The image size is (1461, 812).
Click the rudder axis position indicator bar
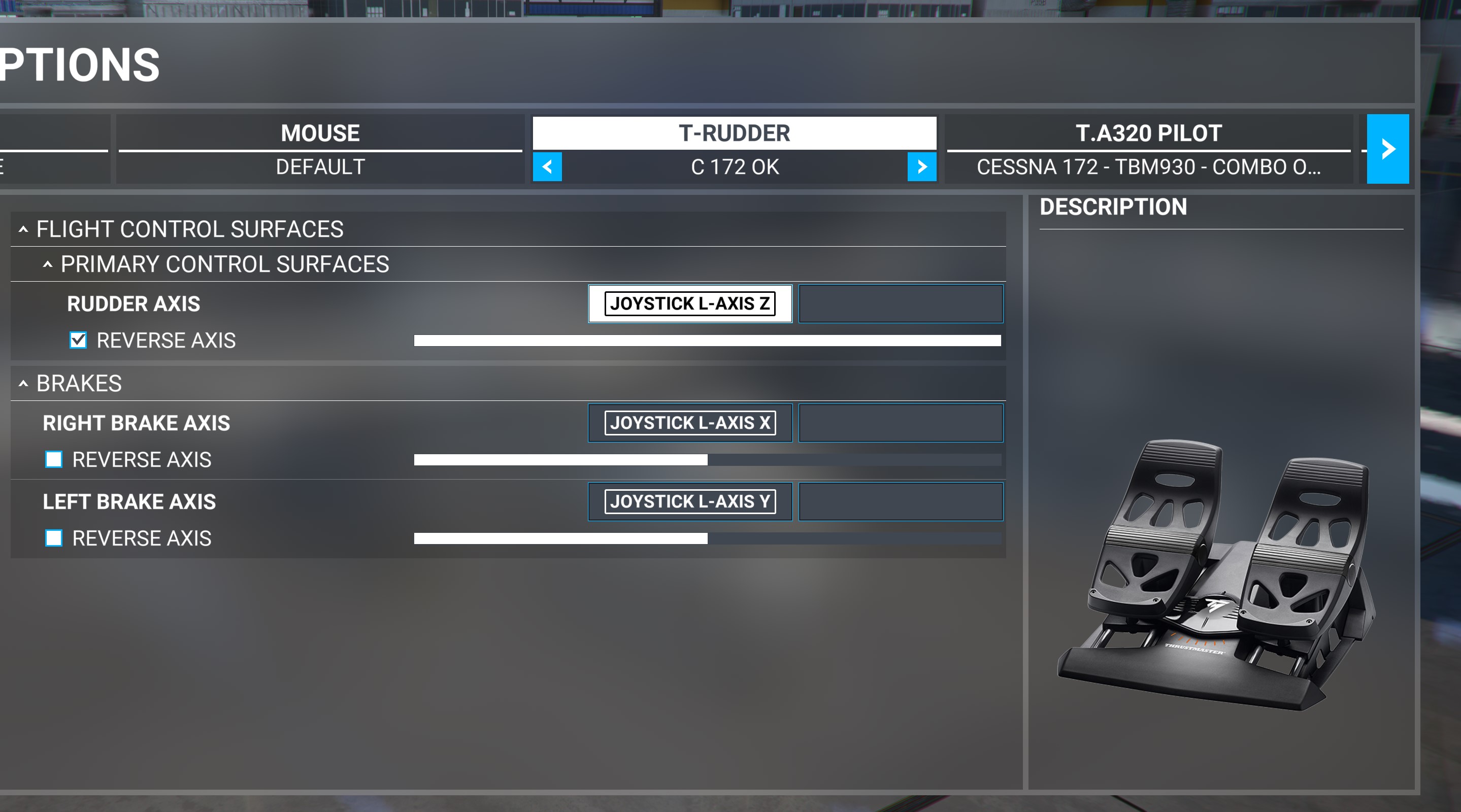point(706,341)
